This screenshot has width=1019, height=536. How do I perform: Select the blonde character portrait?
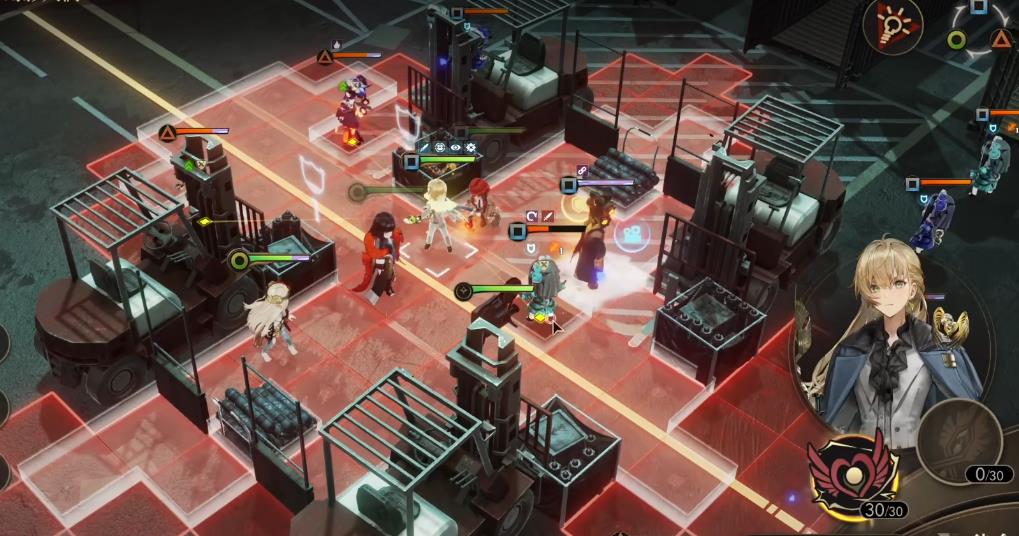[x=882, y=339]
